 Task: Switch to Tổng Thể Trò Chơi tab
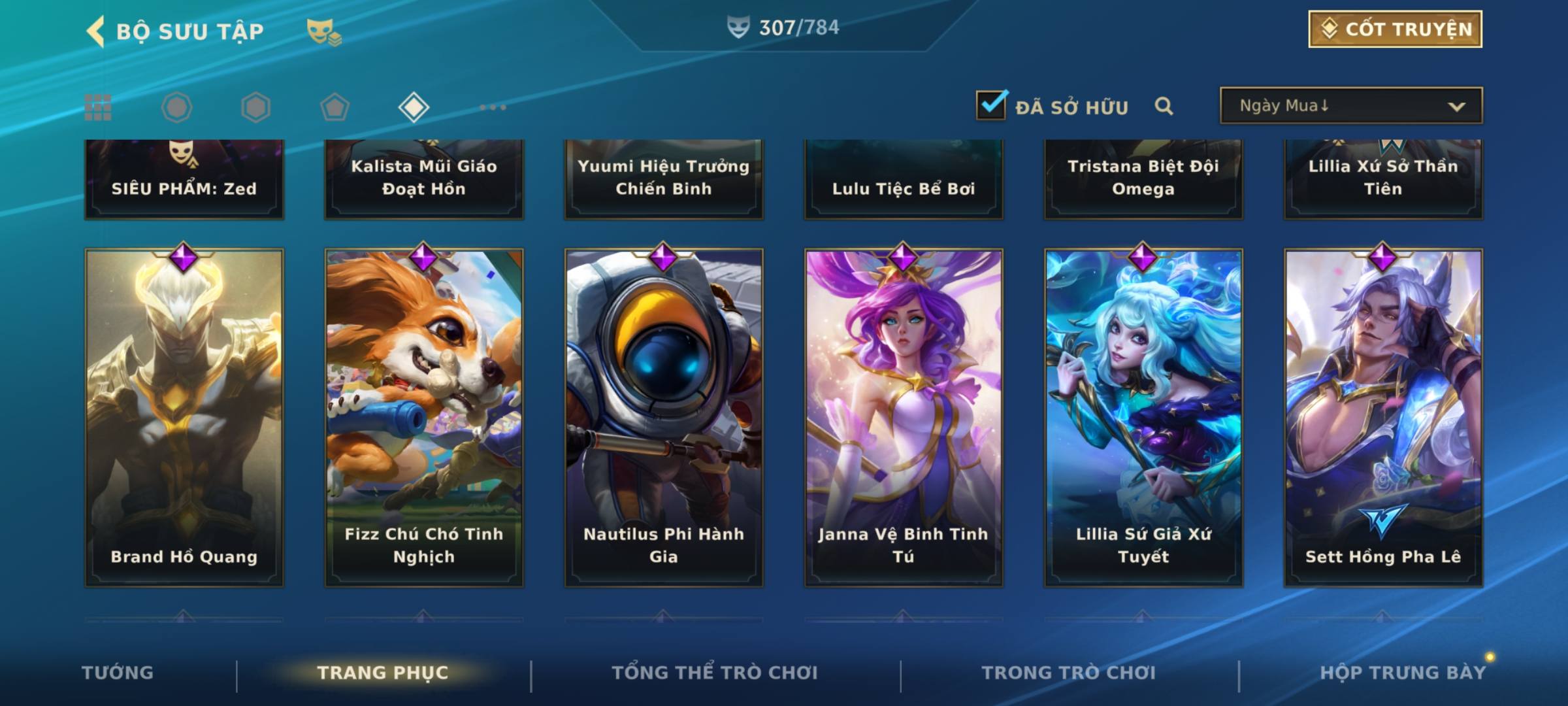coord(715,673)
